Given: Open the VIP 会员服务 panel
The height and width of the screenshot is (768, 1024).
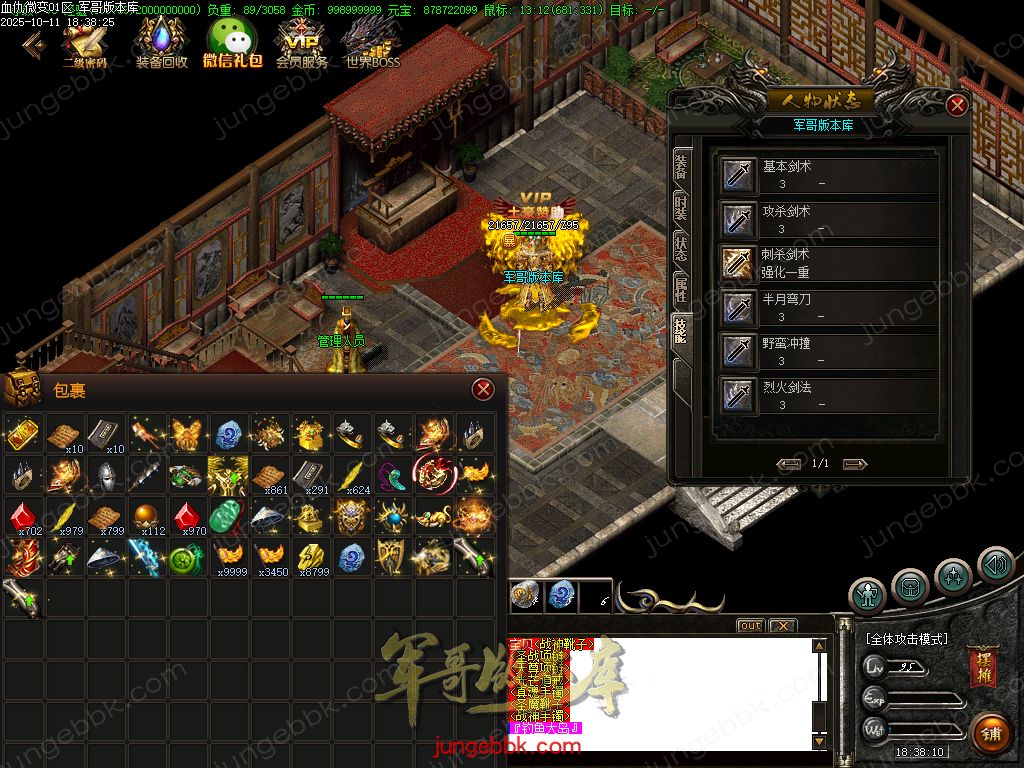Looking at the screenshot, I should 301,42.
